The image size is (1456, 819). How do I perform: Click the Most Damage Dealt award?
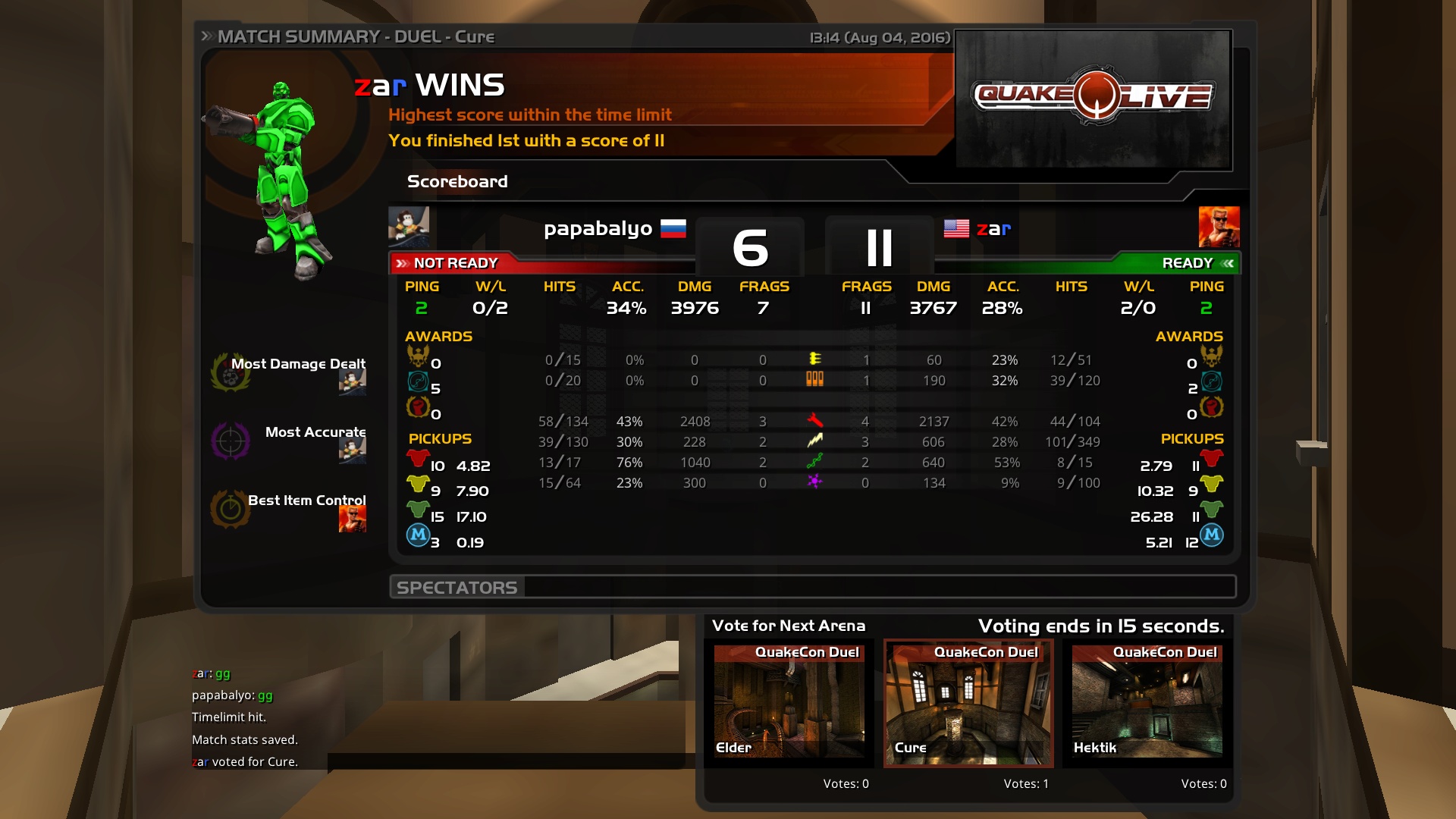(x=290, y=372)
